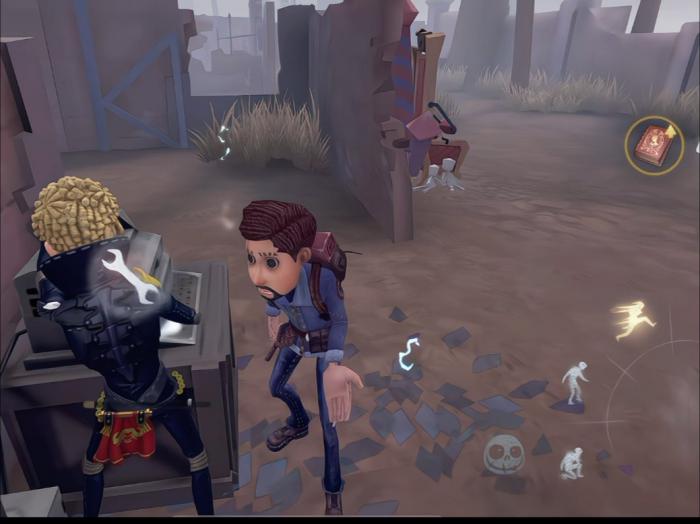
Task: Choose the crouching stance figure icon
Action: [x=572, y=462]
